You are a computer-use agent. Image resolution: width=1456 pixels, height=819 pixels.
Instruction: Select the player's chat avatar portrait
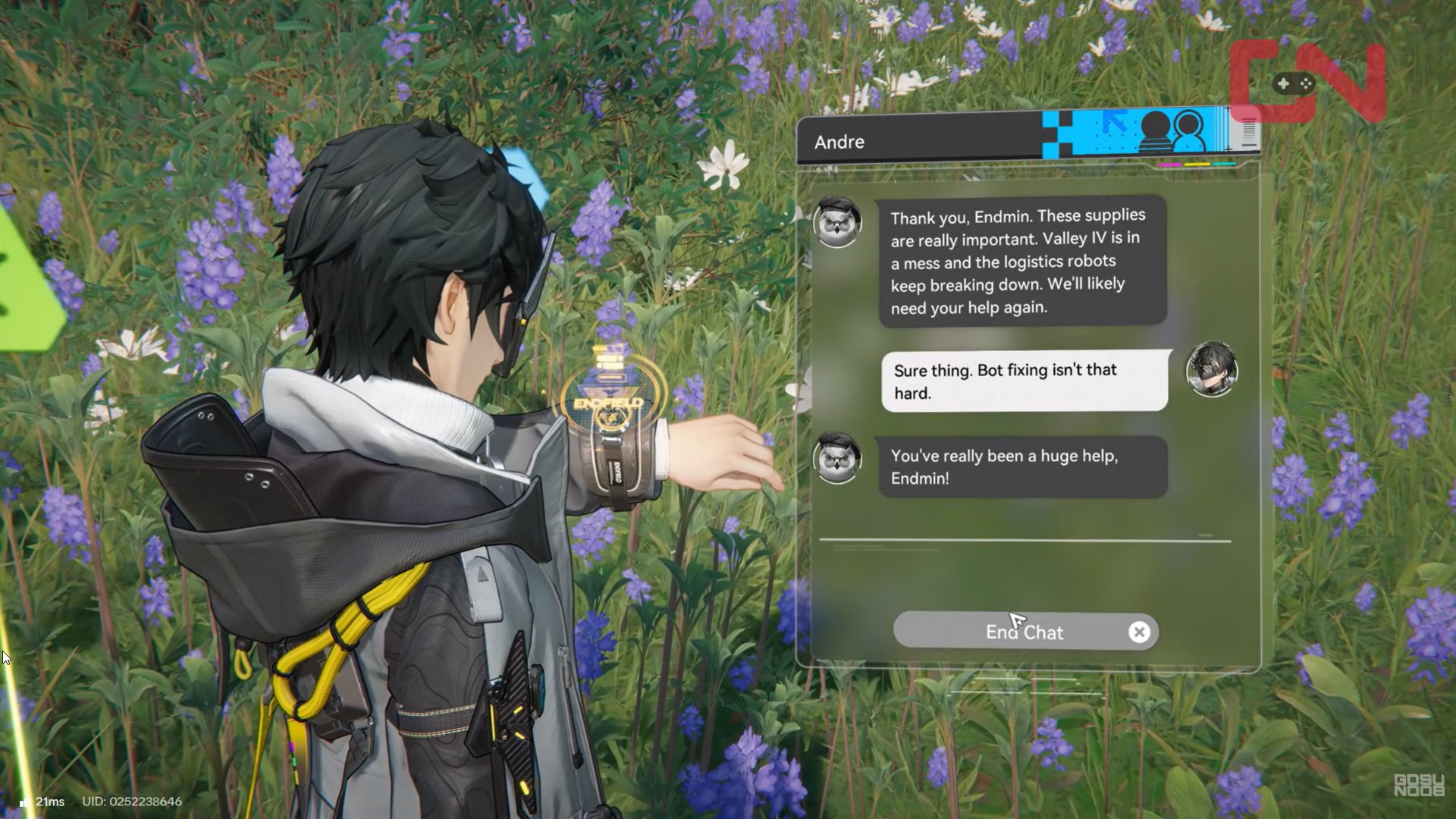[1211, 369]
